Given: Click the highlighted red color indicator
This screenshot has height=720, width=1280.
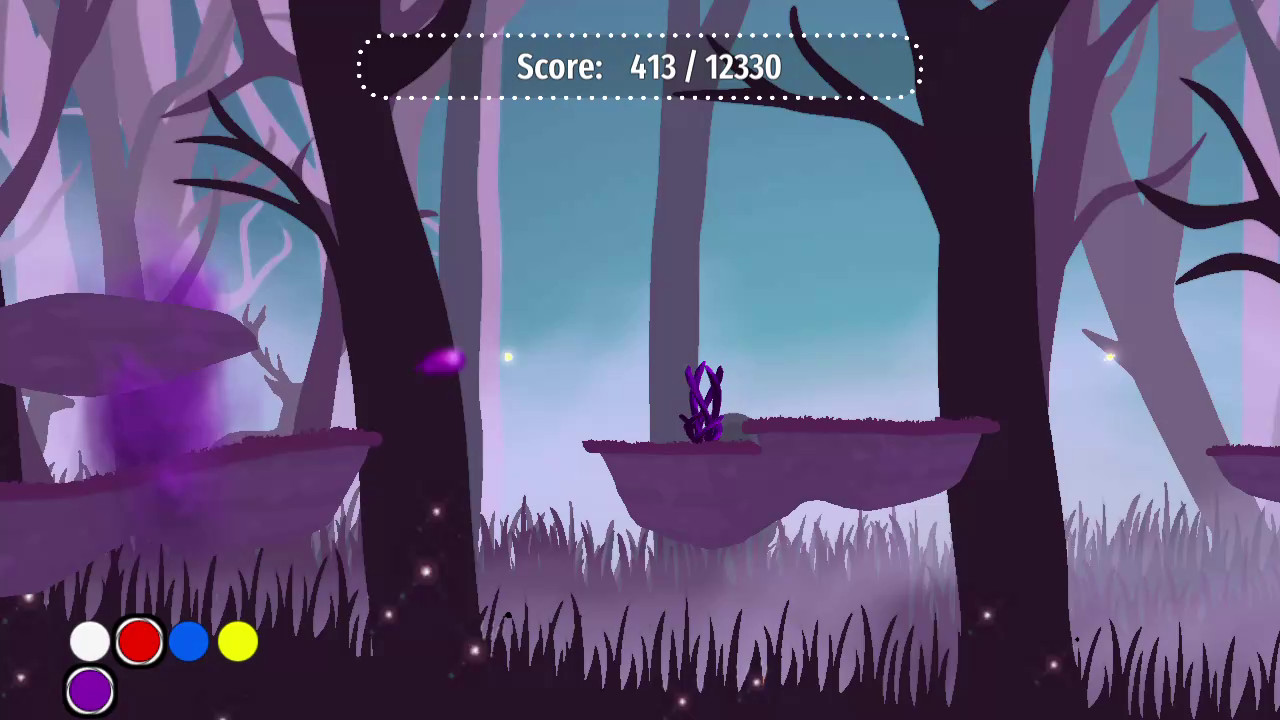Looking at the screenshot, I should coord(140,641).
